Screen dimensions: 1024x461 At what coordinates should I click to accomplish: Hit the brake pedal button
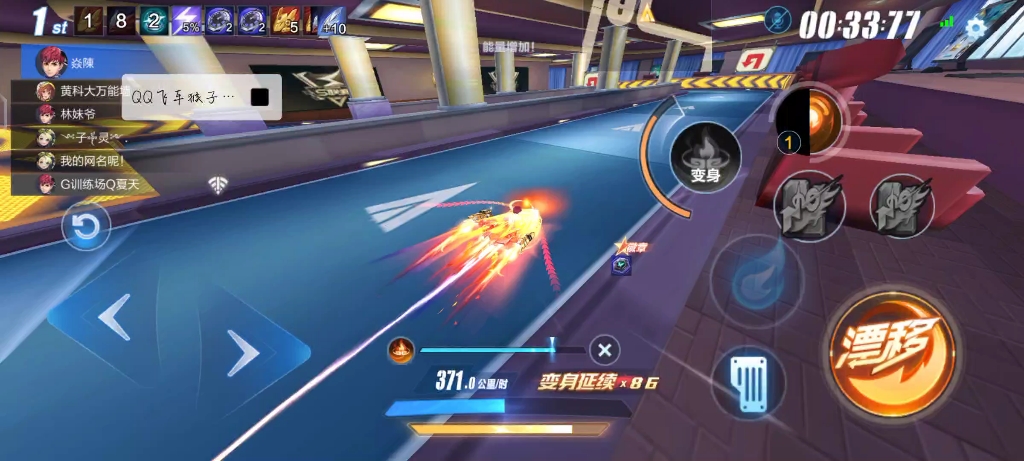pyautogui.click(x=748, y=382)
